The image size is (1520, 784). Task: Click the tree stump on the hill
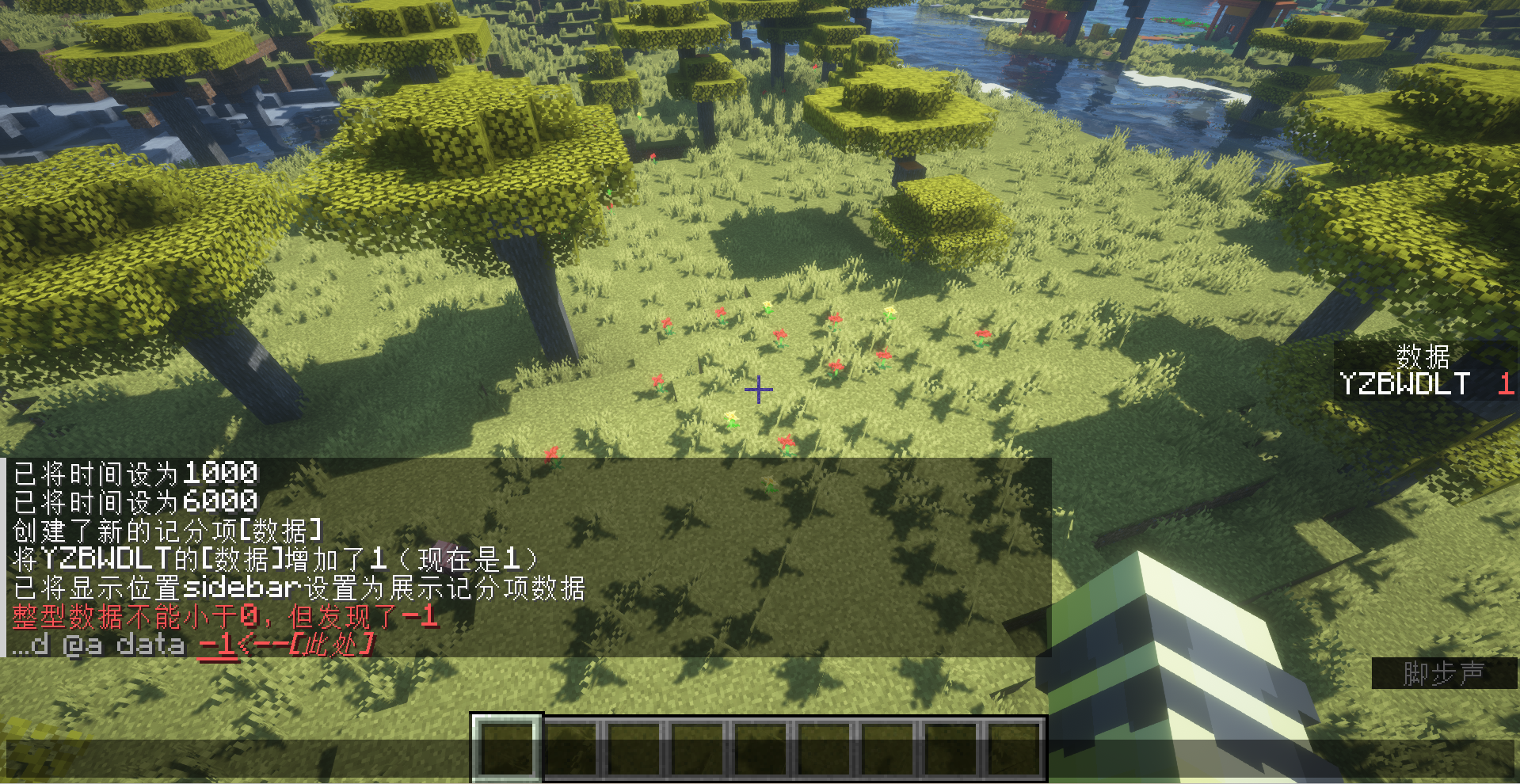click(x=908, y=169)
